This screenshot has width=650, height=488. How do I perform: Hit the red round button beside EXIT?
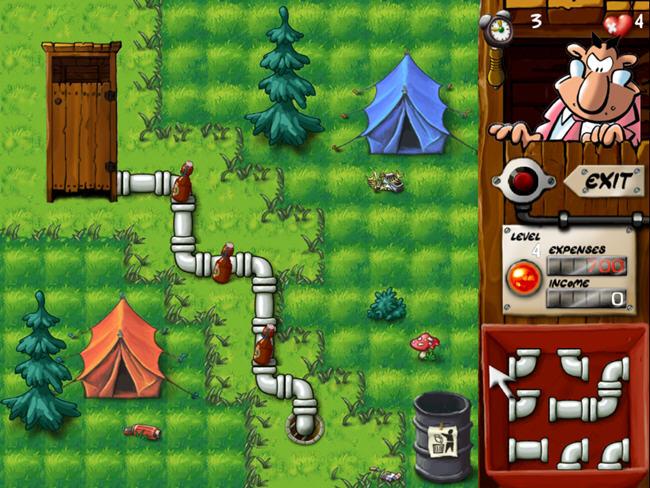pos(521,180)
